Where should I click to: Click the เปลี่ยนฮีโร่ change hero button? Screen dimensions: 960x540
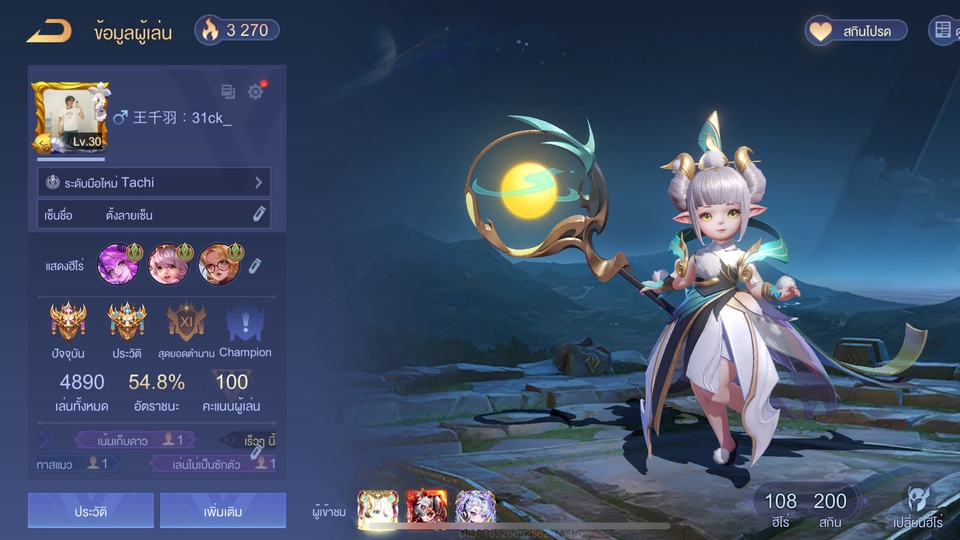point(921,507)
